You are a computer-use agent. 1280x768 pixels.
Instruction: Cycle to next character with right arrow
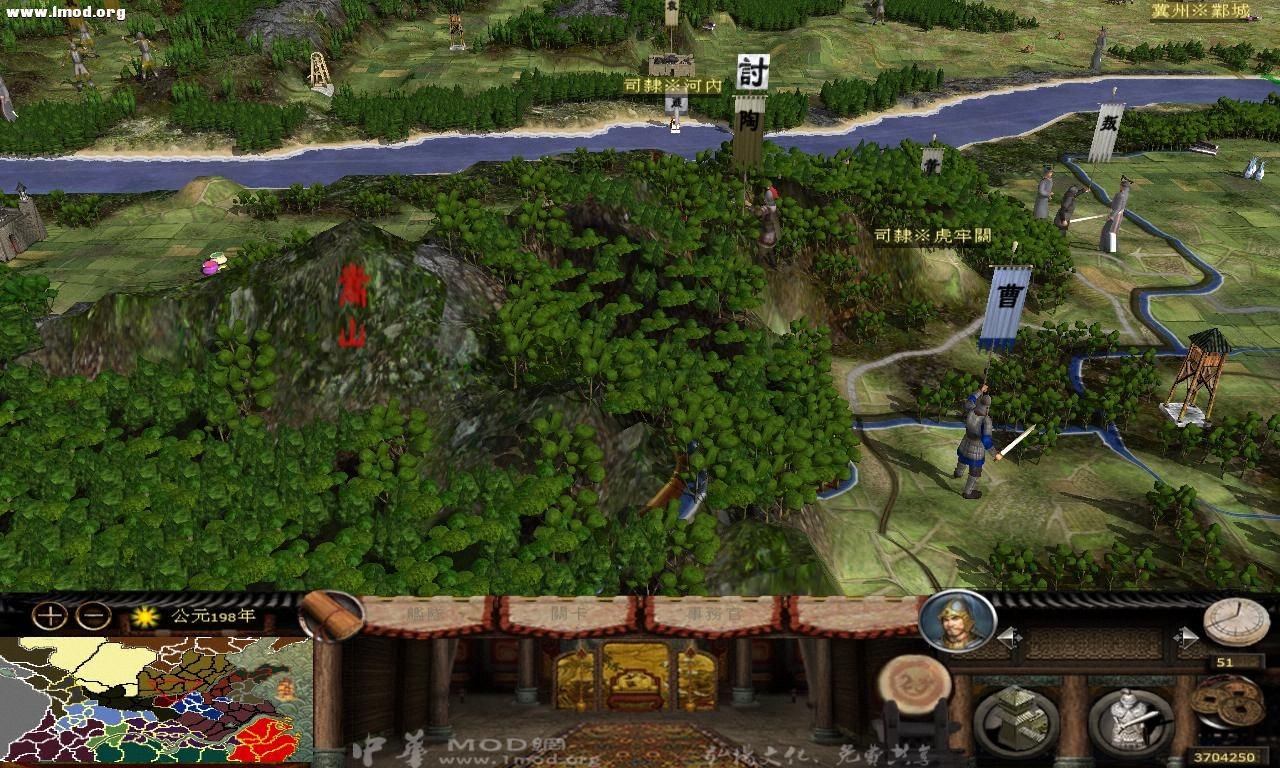[1189, 635]
